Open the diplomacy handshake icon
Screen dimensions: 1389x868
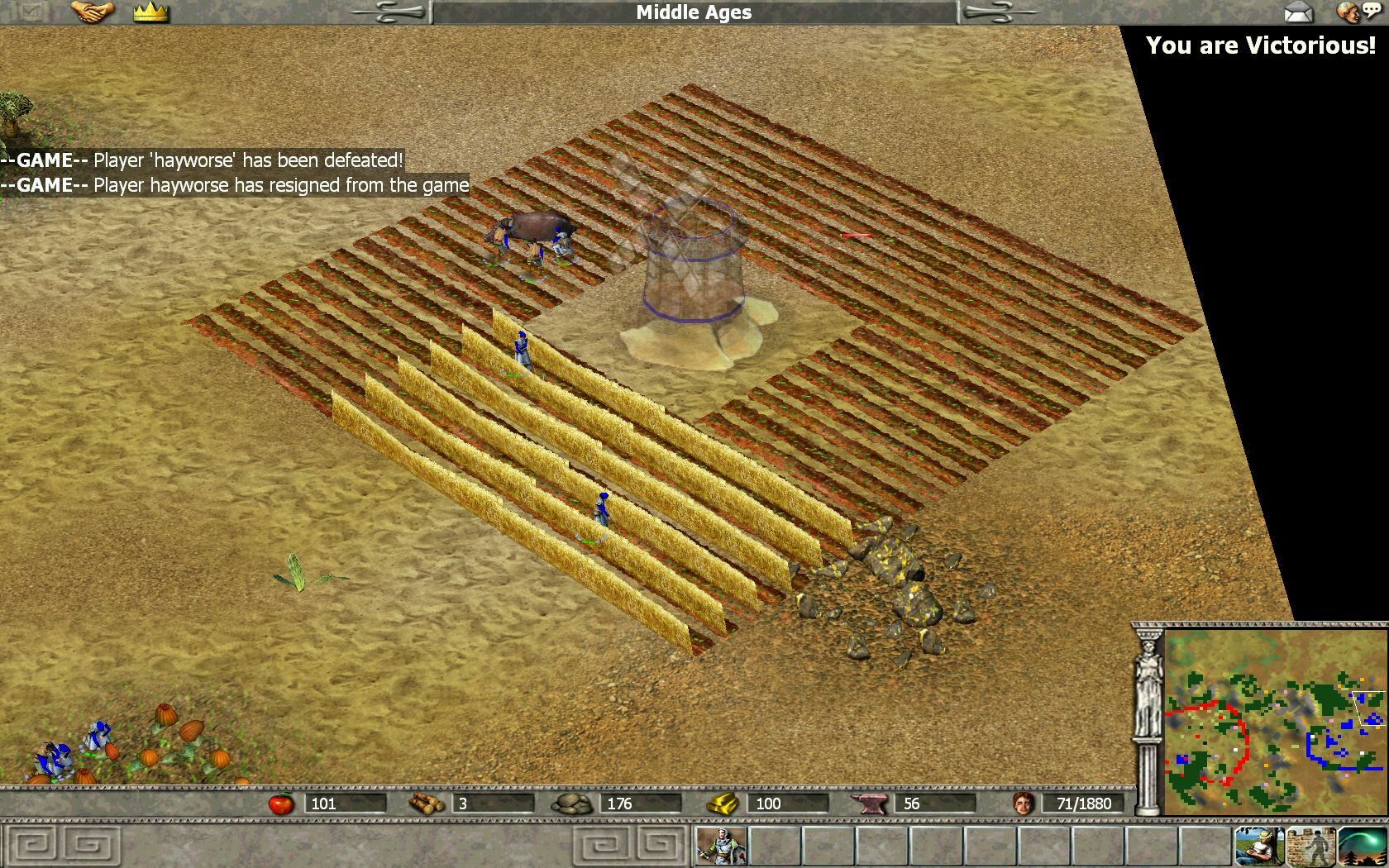coord(92,12)
